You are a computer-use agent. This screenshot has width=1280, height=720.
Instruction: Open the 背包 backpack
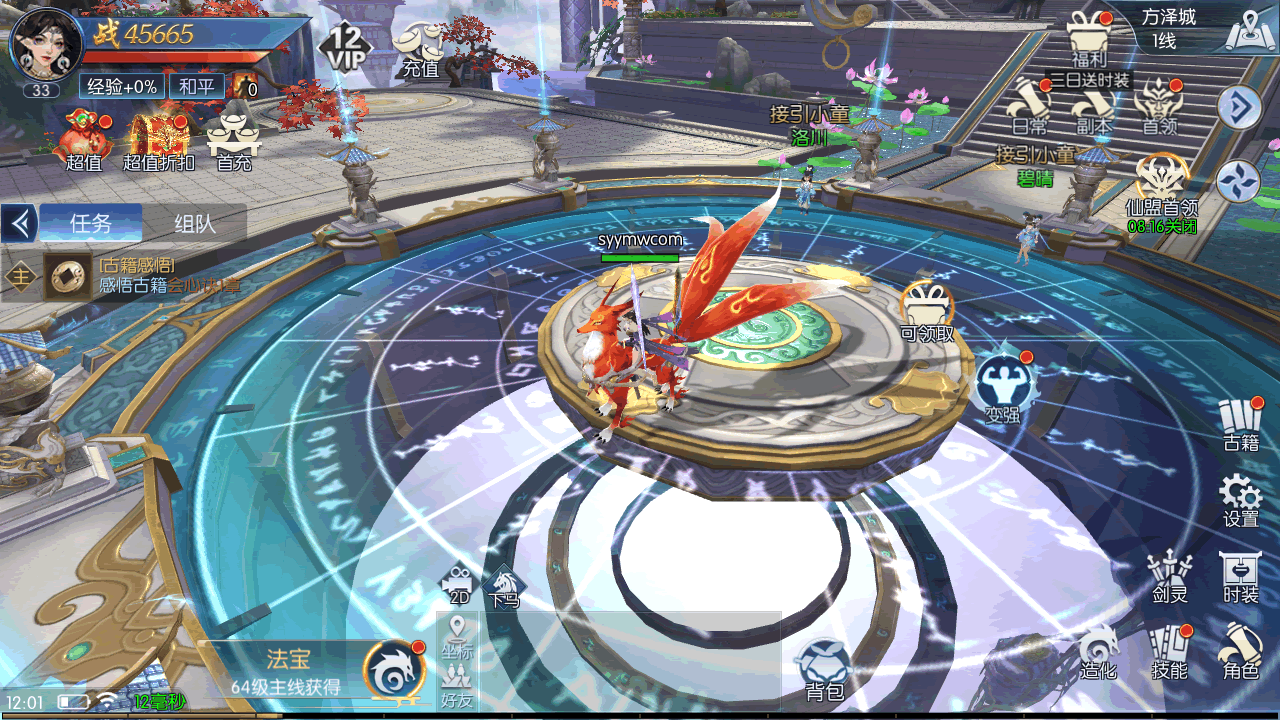pos(824,668)
